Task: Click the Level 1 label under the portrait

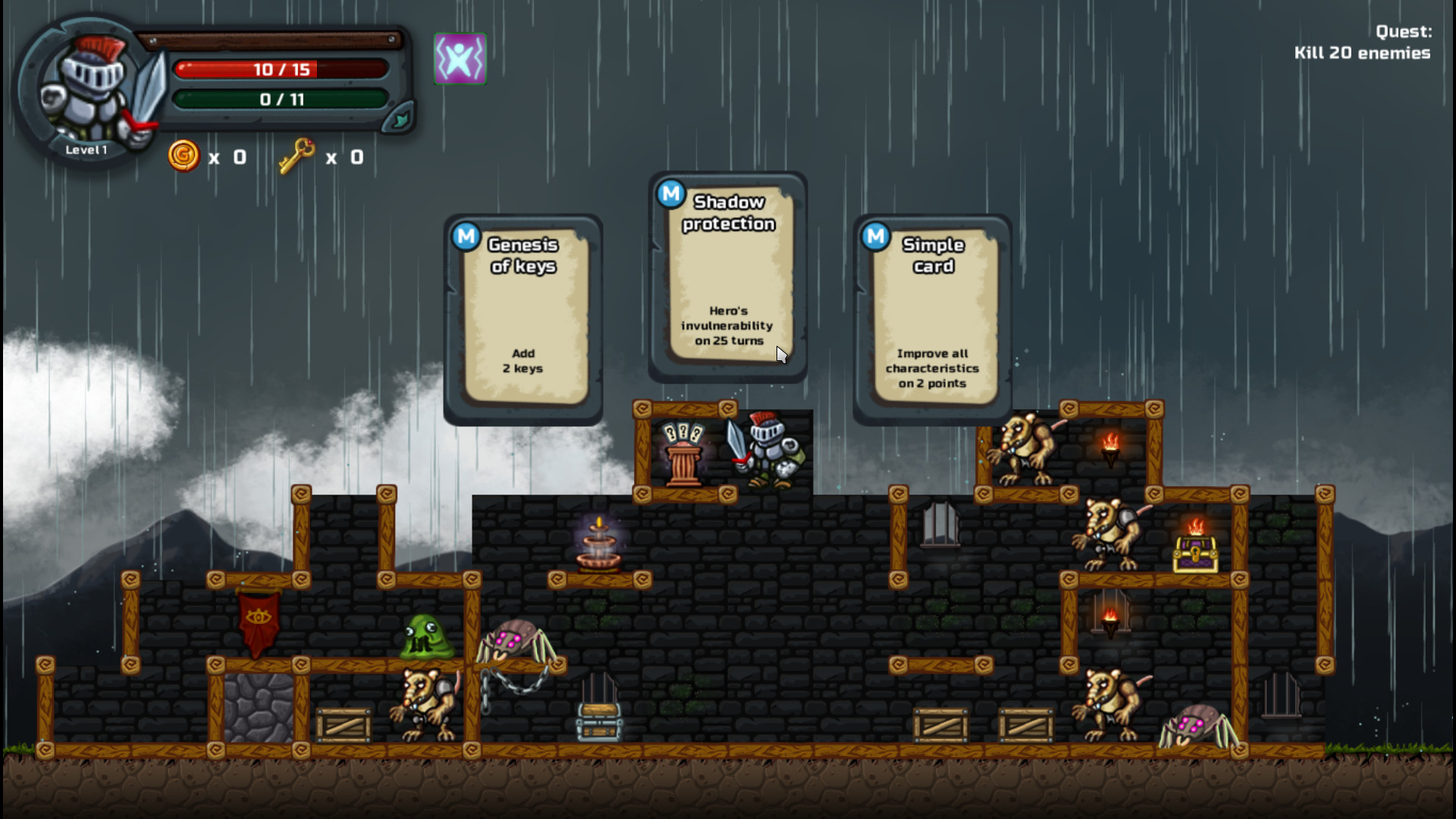Action: pyautogui.click(x=86, y=150)
